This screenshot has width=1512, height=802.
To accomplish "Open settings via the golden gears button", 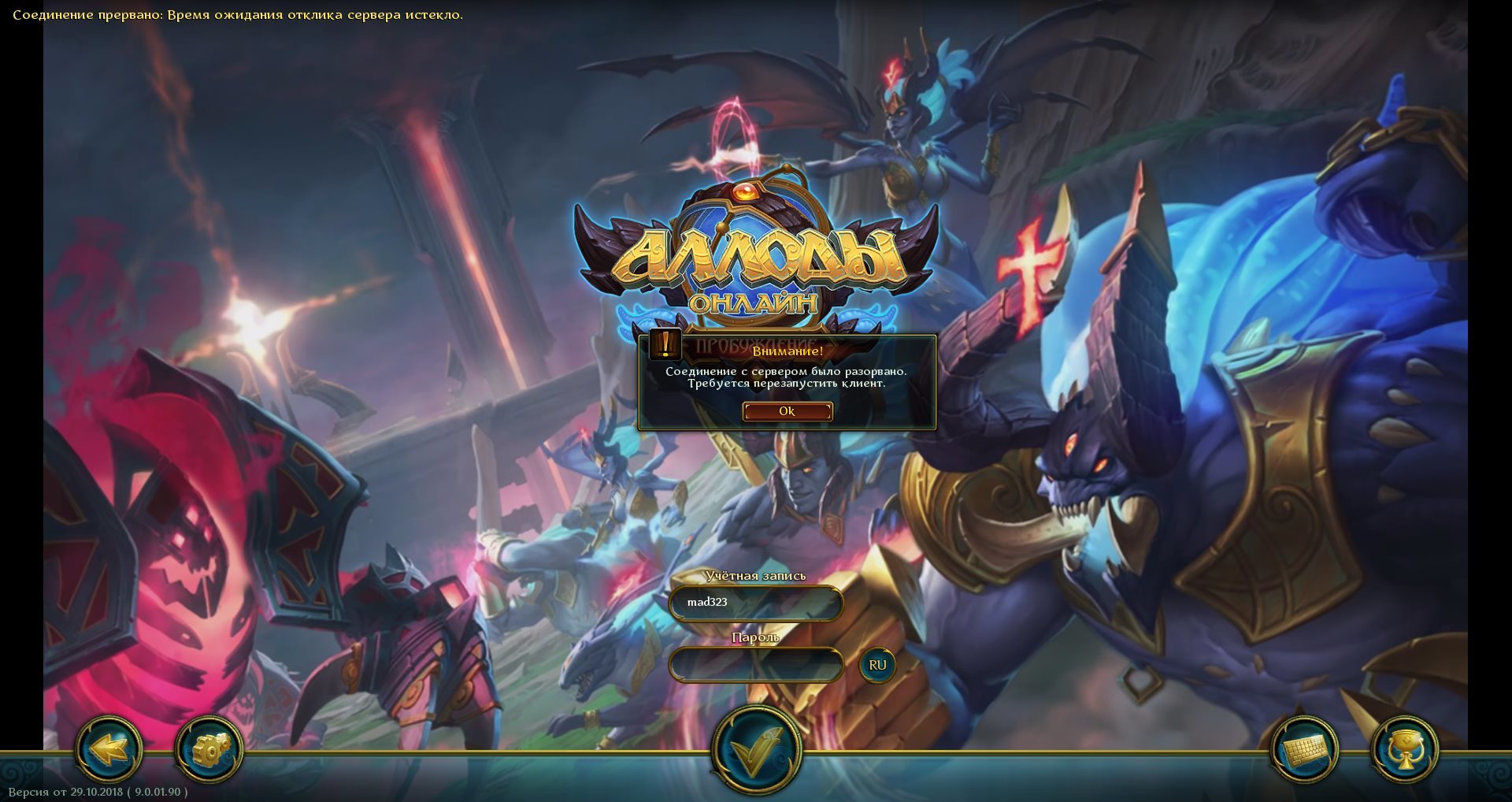I will click(x=209, y=748).
